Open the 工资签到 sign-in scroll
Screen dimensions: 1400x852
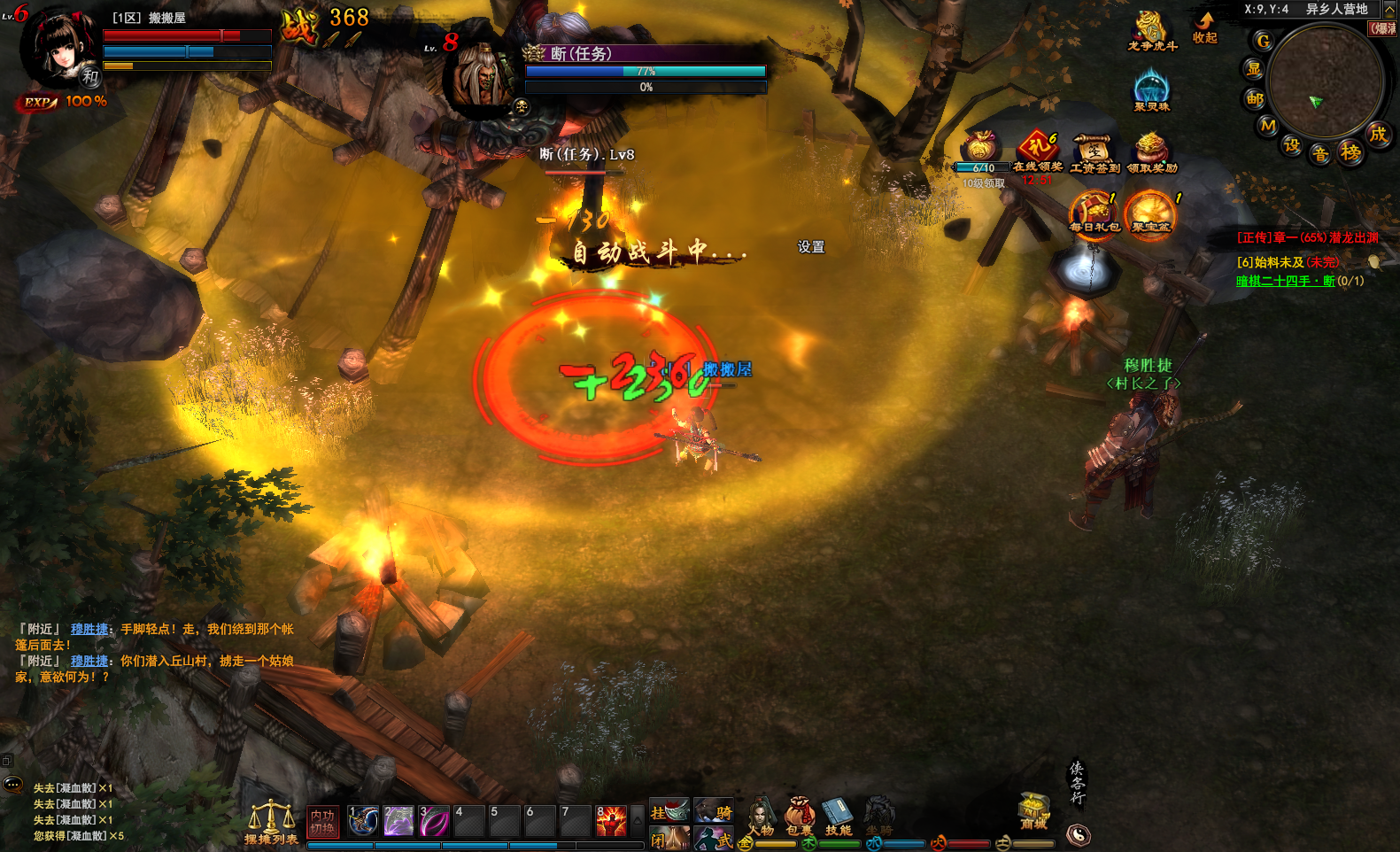coord(1094,152)
